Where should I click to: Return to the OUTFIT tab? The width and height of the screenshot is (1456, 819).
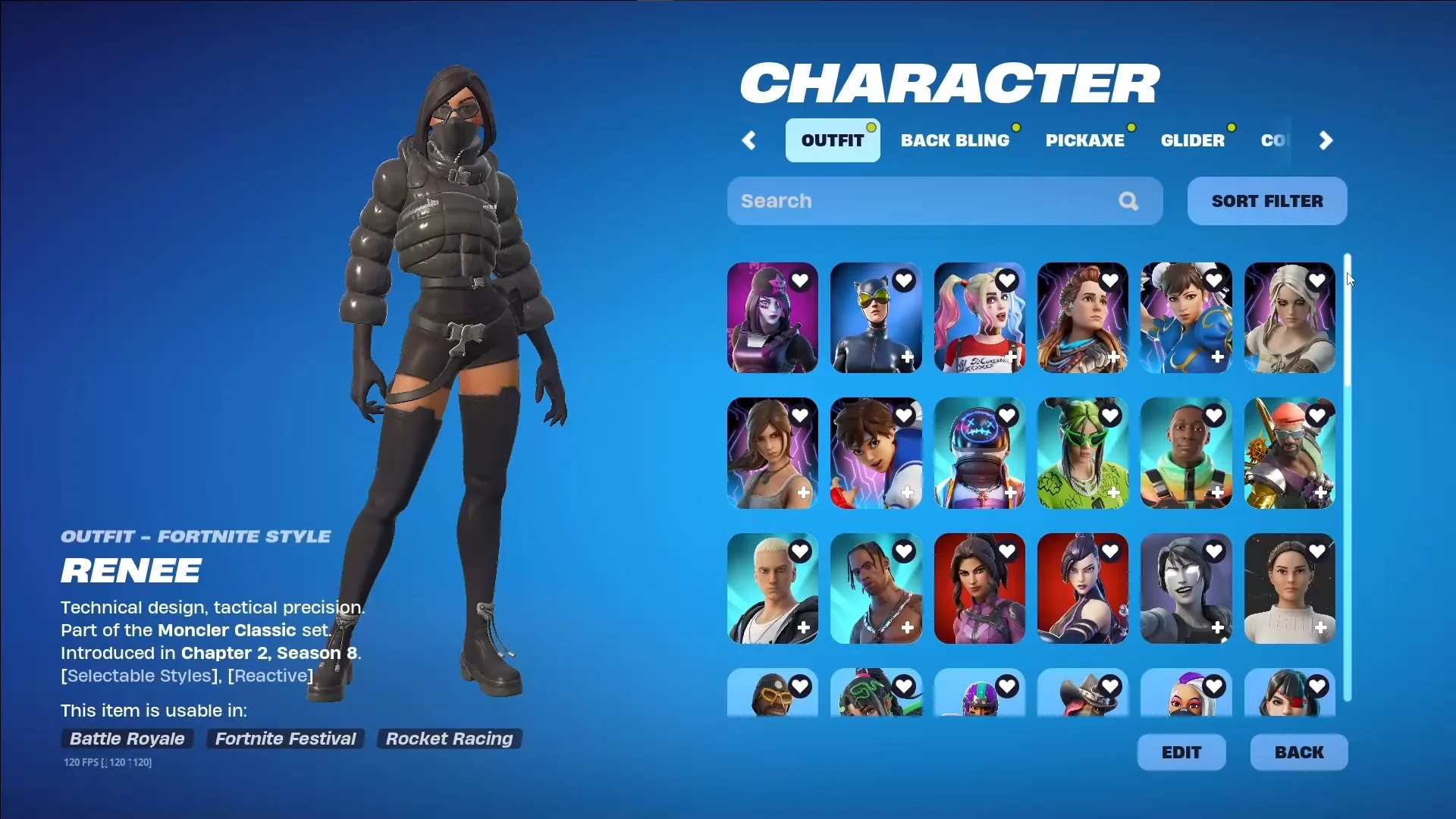pyautogui.click(x=833, y=140)
